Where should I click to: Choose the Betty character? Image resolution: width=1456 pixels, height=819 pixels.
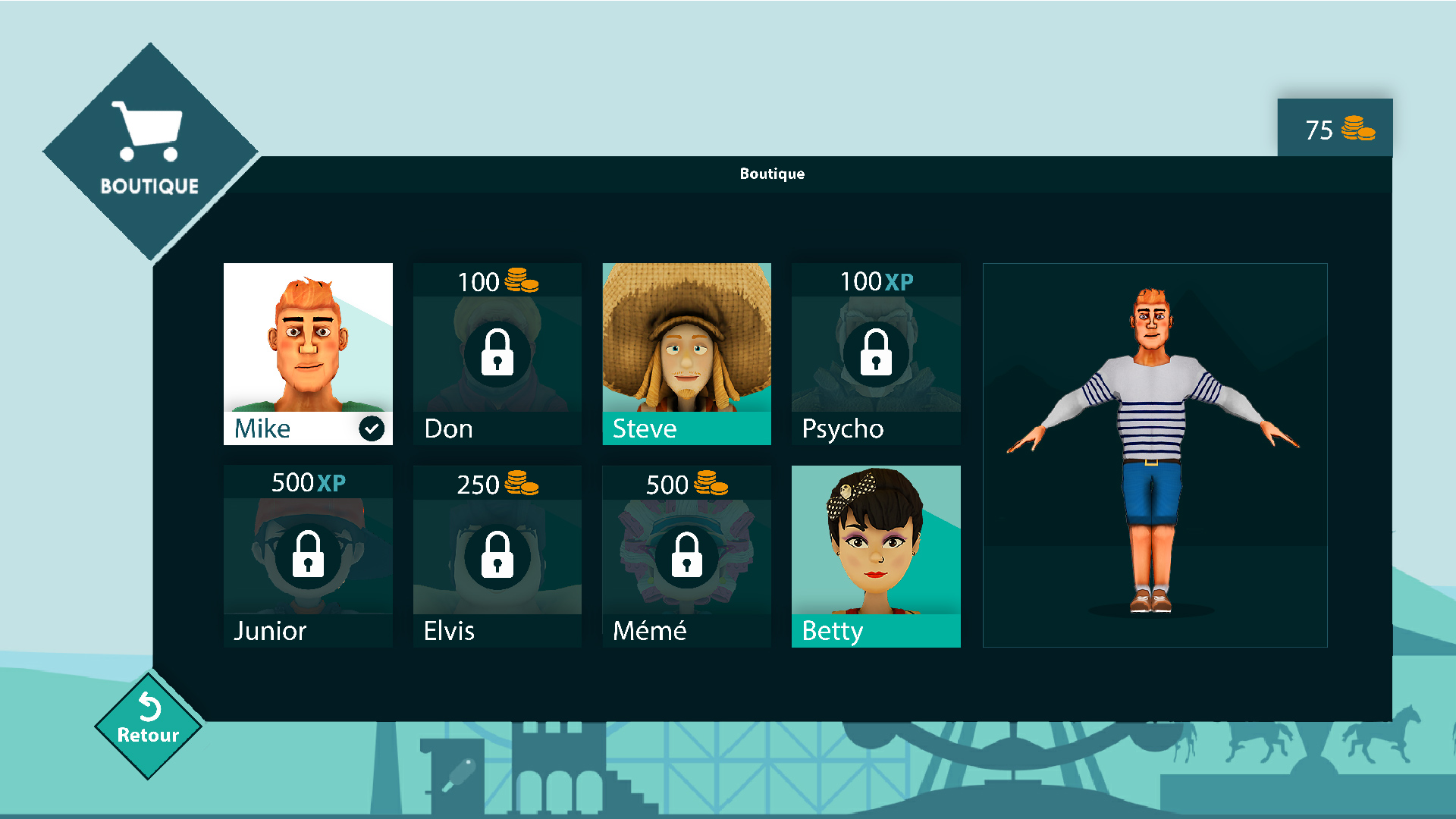876,556
